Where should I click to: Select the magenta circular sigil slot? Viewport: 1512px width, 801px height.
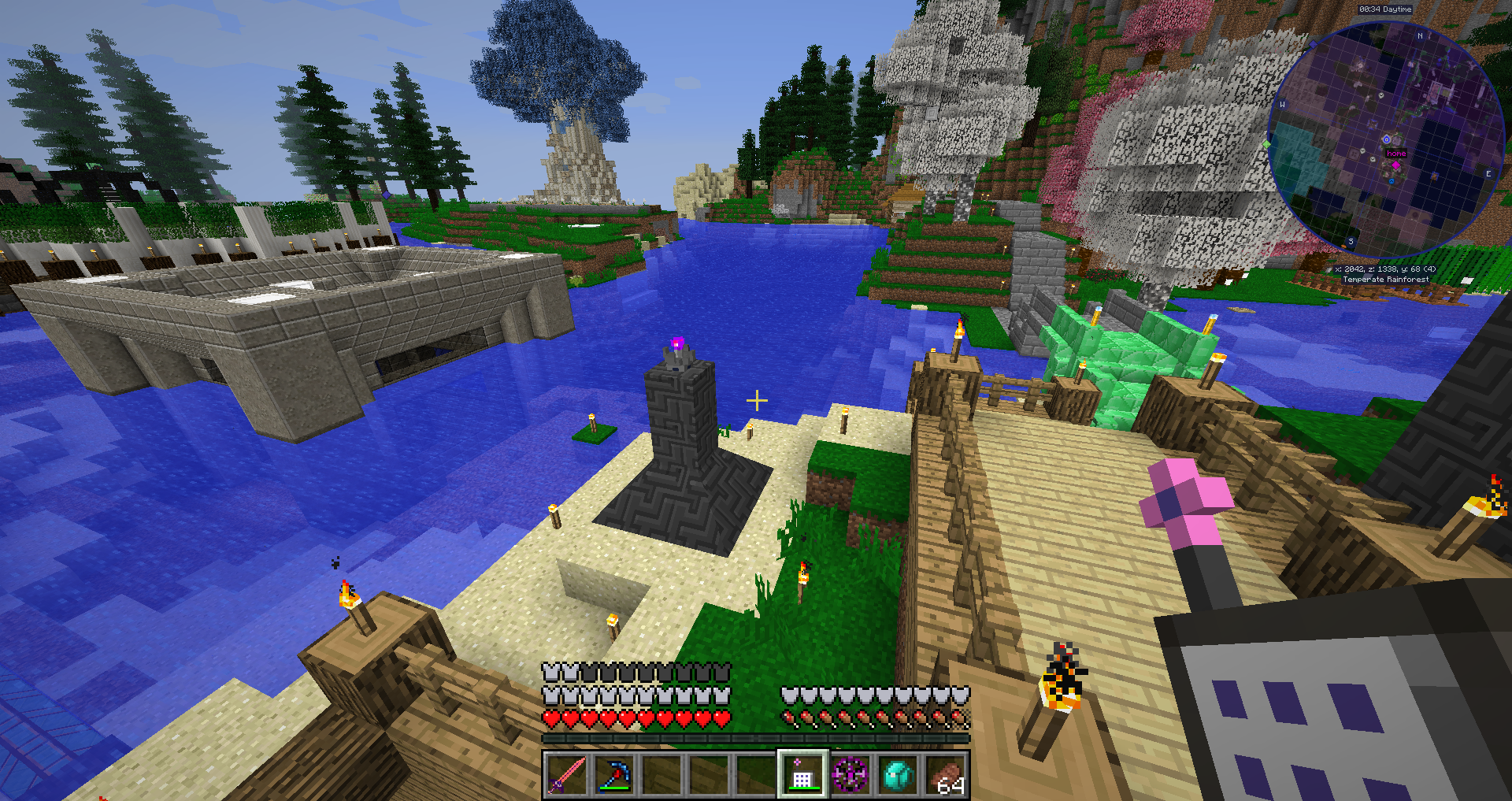pos(850,775)
